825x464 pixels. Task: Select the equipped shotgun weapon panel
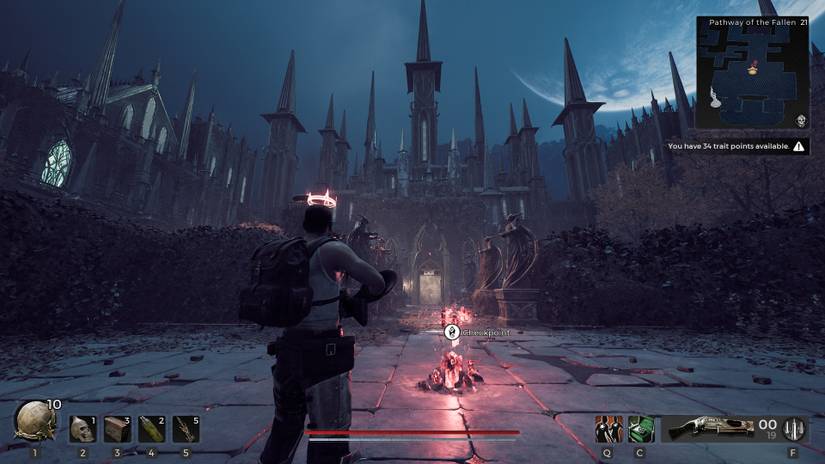pos(708,429)
